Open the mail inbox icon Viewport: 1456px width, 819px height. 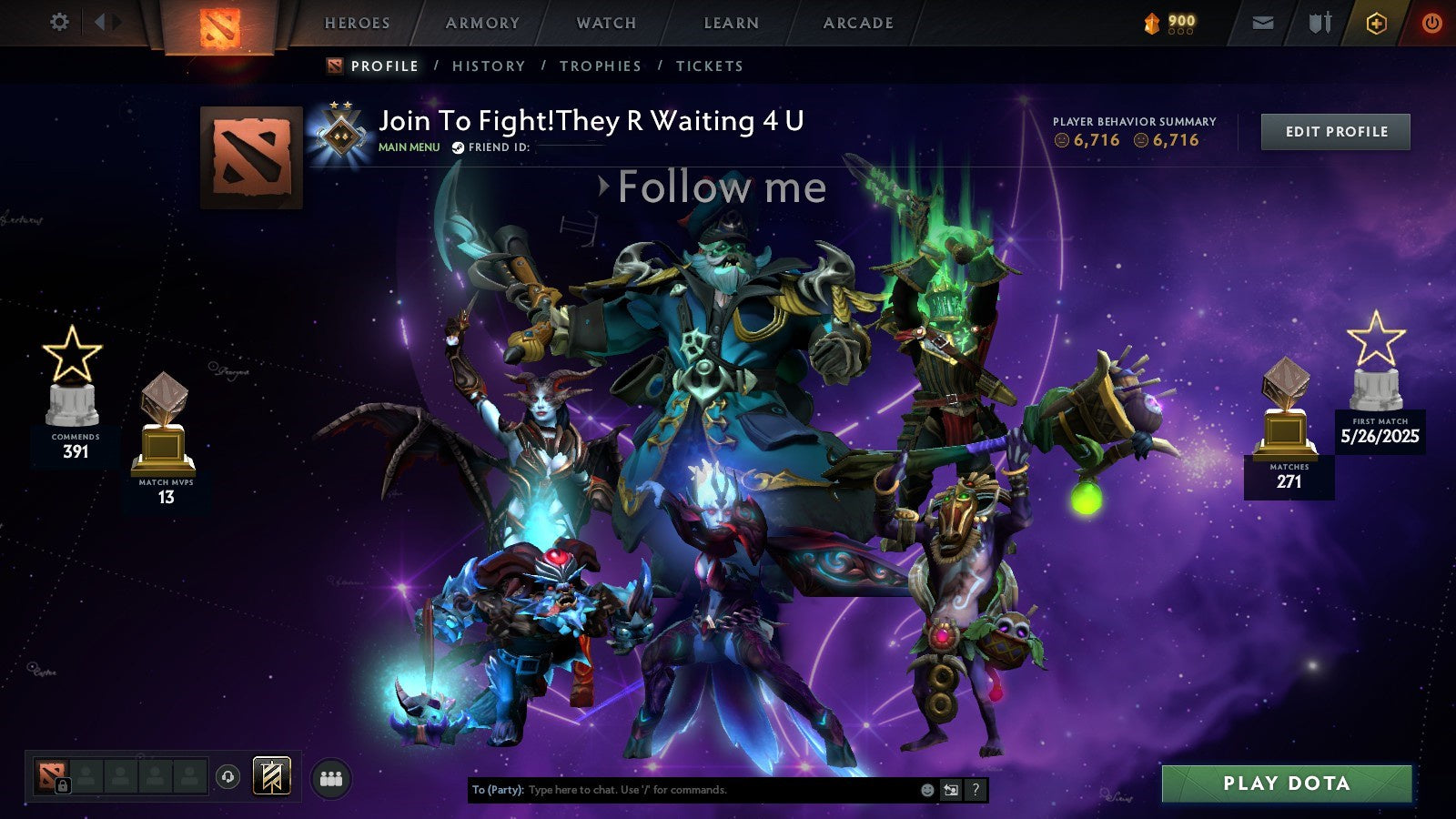pyautogui.click(x=1263, y=23)
